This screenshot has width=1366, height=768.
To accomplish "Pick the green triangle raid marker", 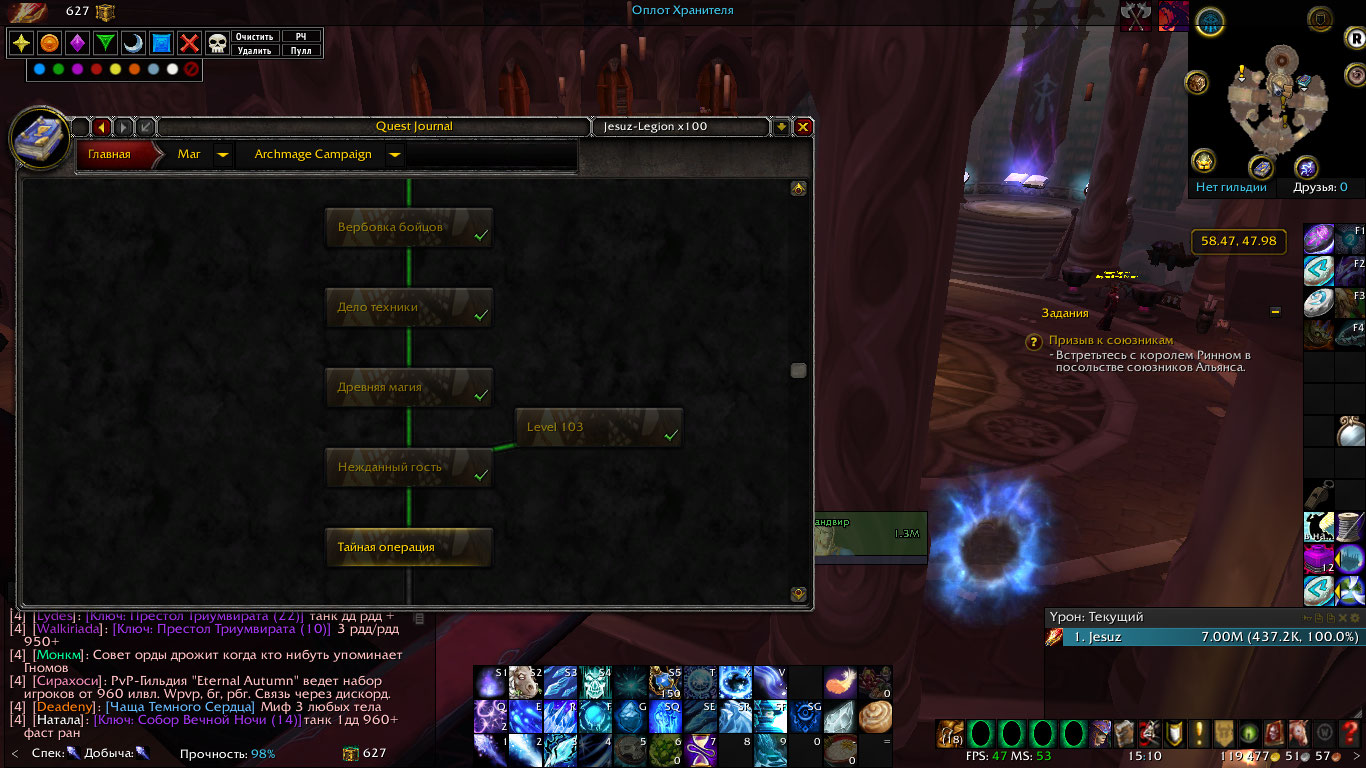I will click(105, 43).
